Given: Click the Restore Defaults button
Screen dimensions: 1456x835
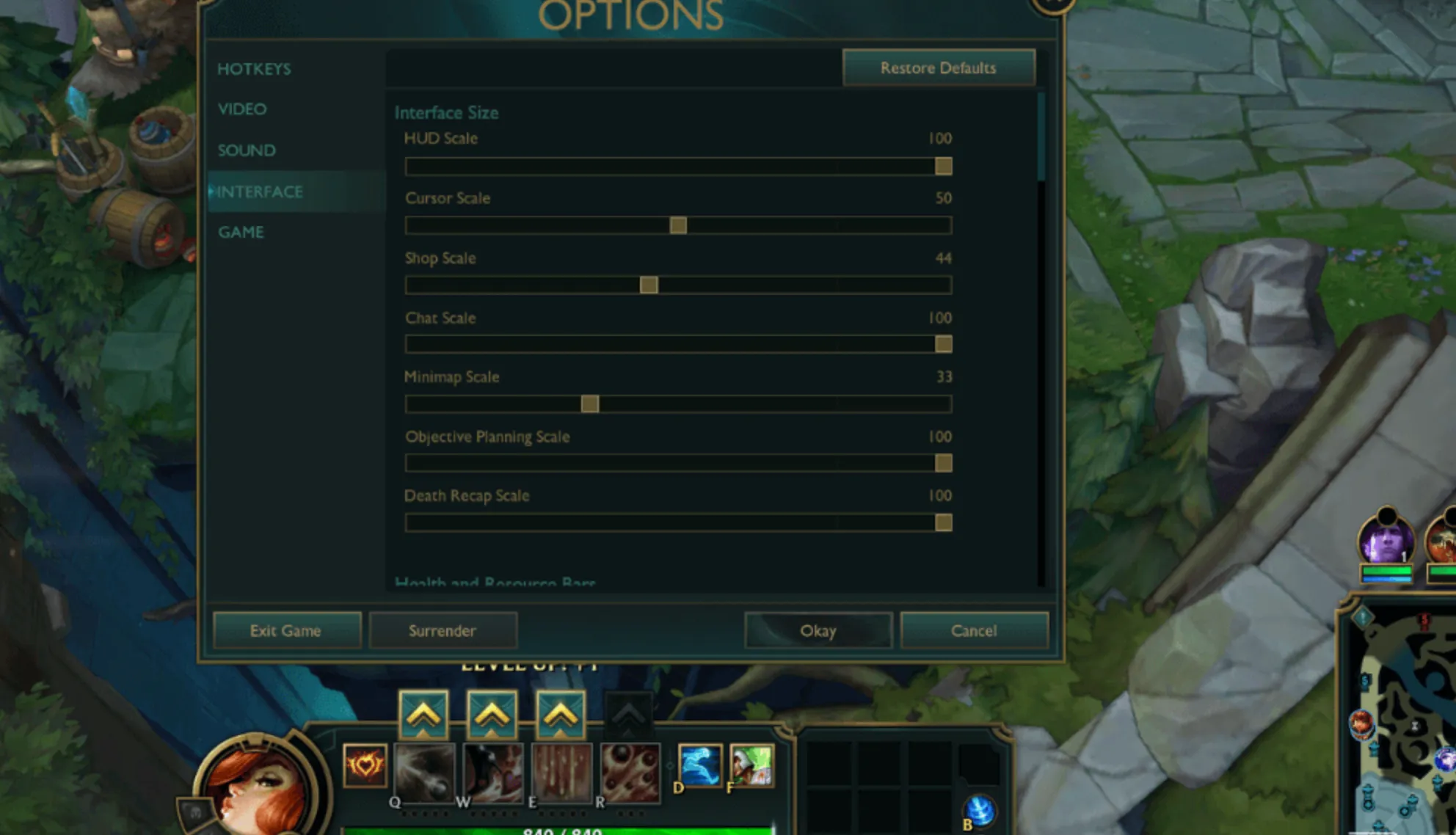Looking at the screenshot, I should point(939,68).
